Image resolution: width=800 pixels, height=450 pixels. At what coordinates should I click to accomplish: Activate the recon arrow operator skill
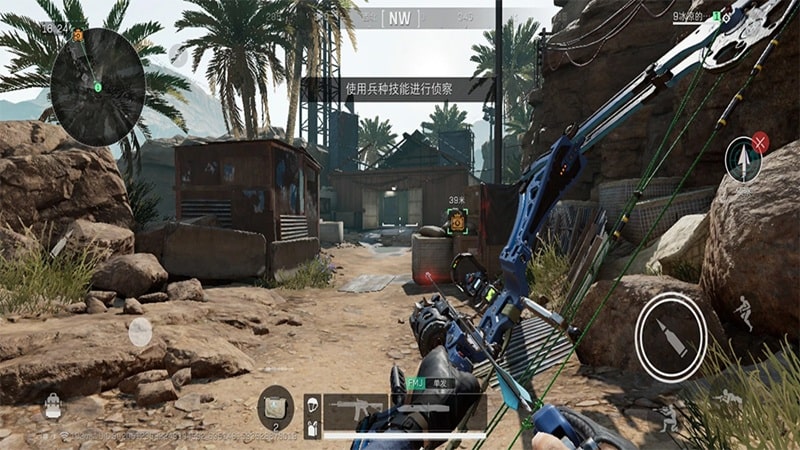[743, 161]
